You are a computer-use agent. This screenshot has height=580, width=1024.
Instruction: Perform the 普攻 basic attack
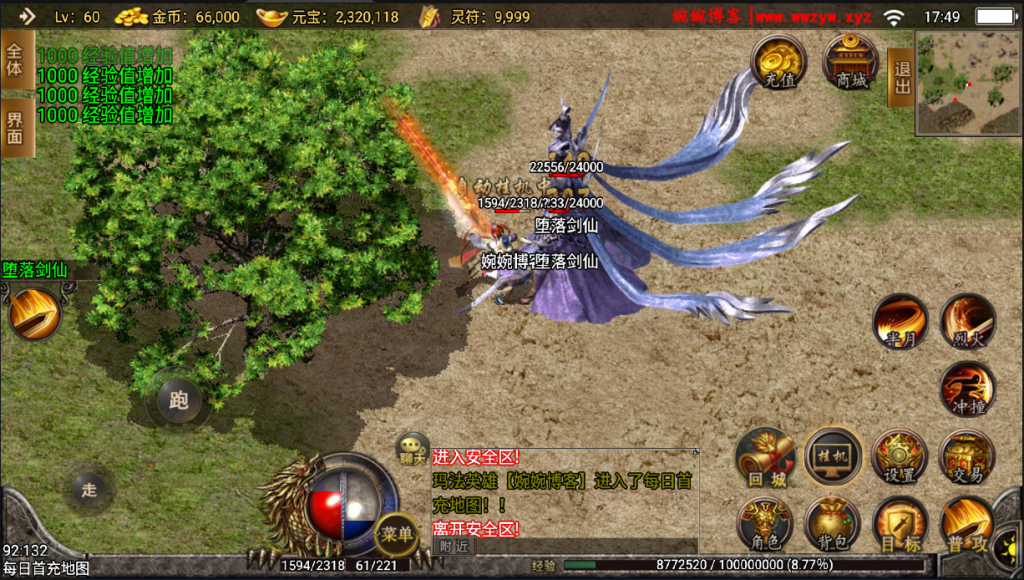(968, 525)
